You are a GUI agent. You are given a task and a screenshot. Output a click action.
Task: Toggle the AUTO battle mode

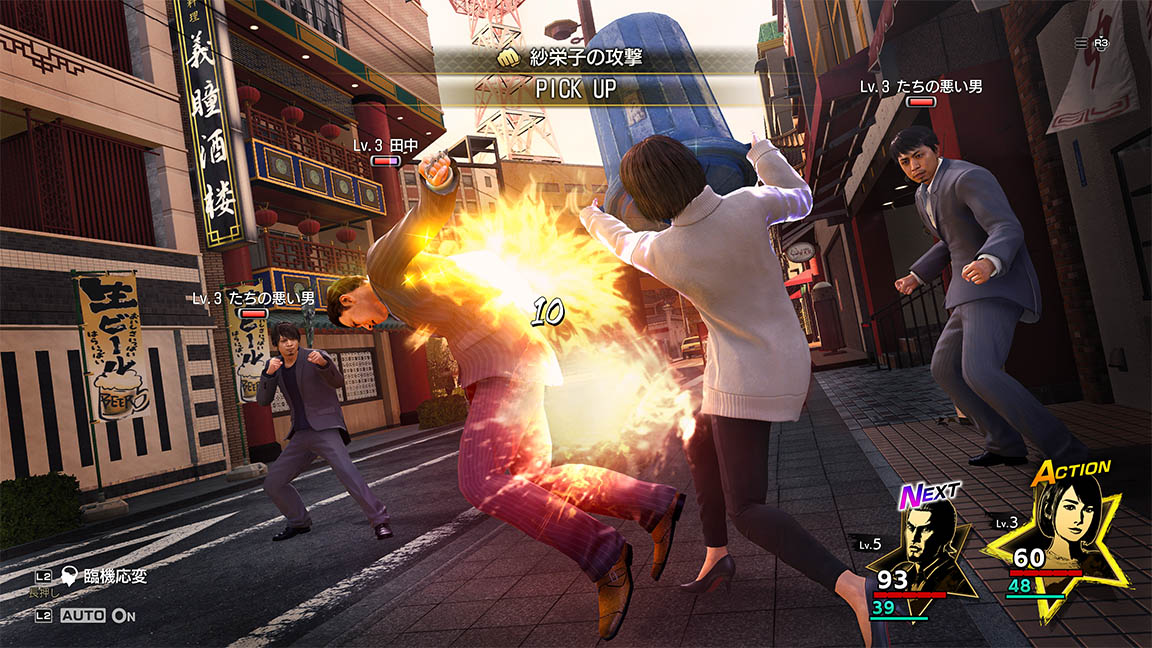point(85,616)
